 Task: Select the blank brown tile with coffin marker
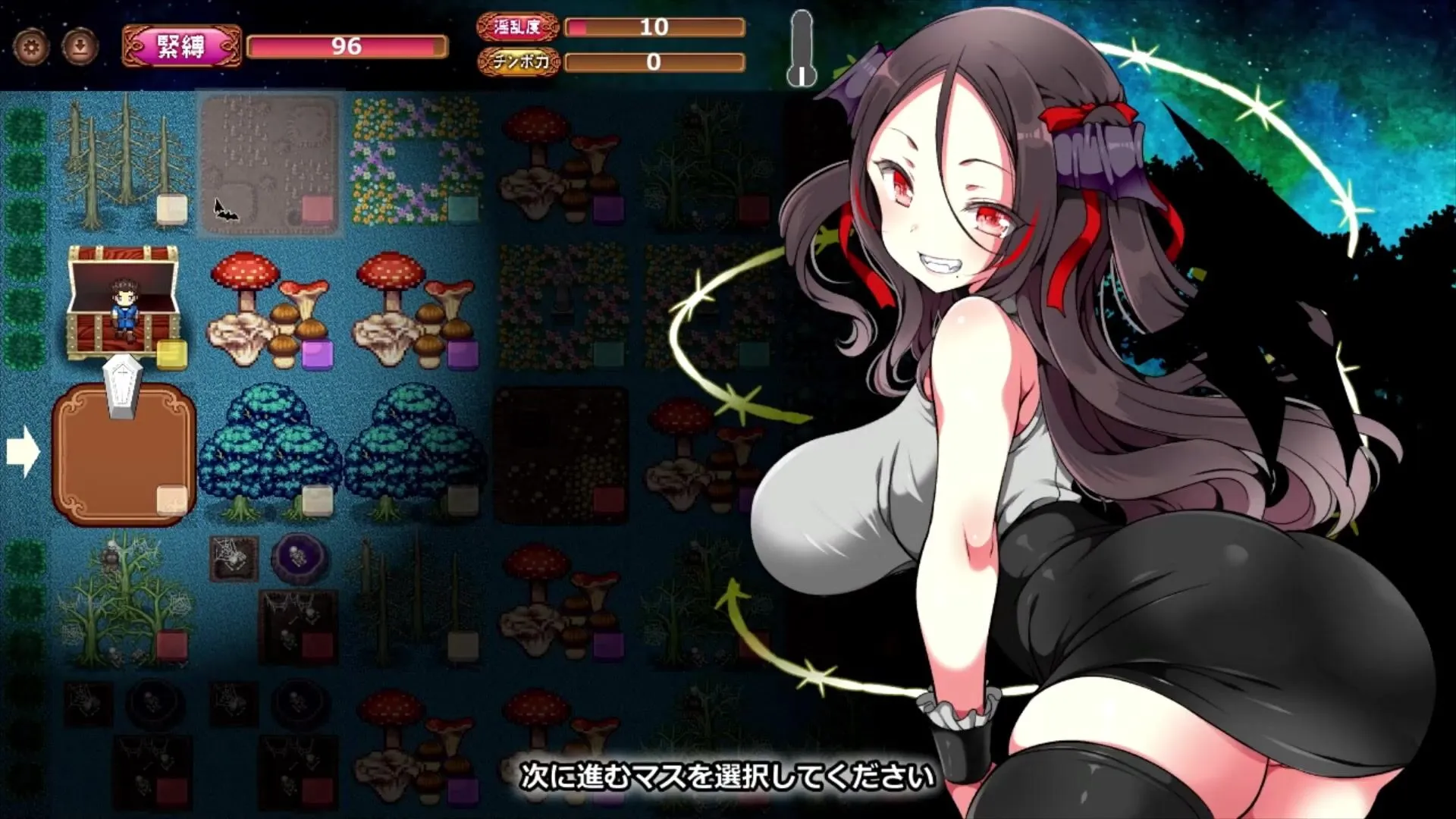pos(124,455)
